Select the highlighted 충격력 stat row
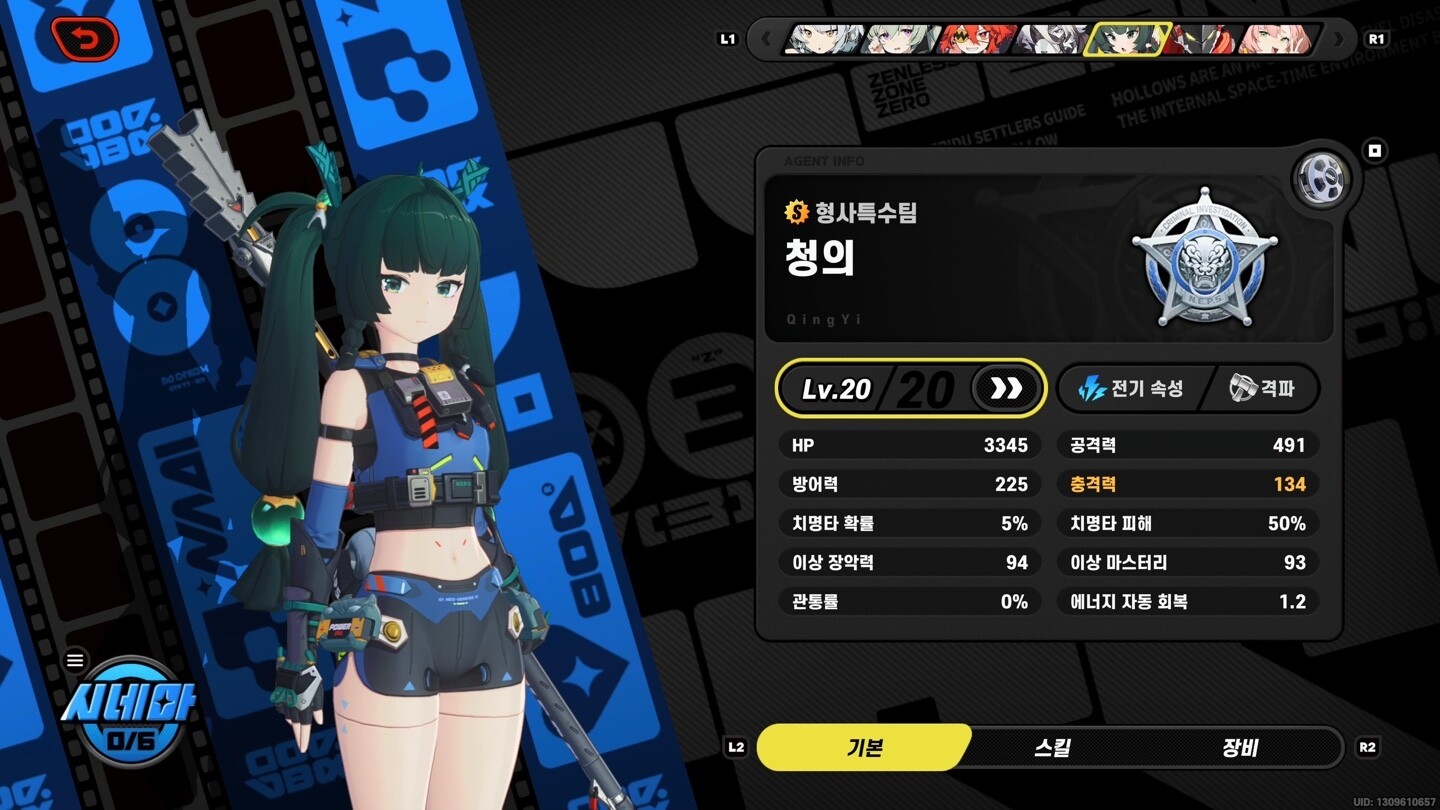This screenshot has width=1440, height=810. (1187, 484)
